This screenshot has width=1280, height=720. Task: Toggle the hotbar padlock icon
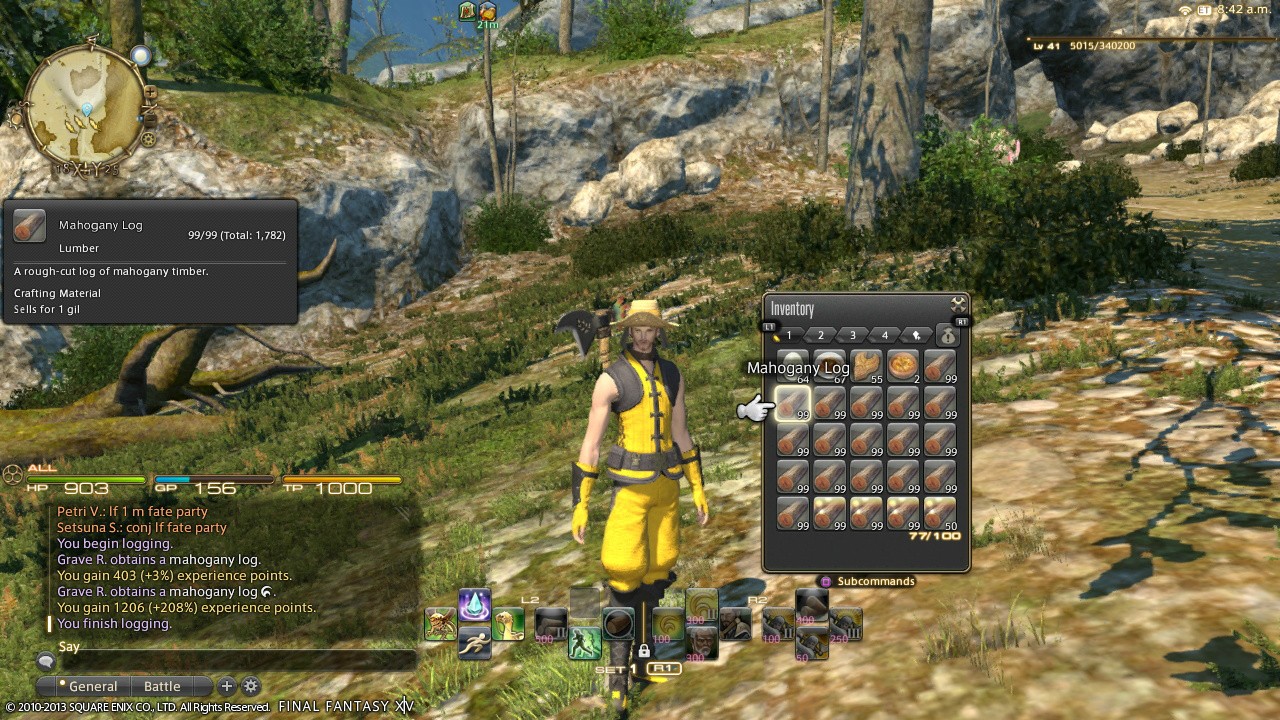coord(644,651)
